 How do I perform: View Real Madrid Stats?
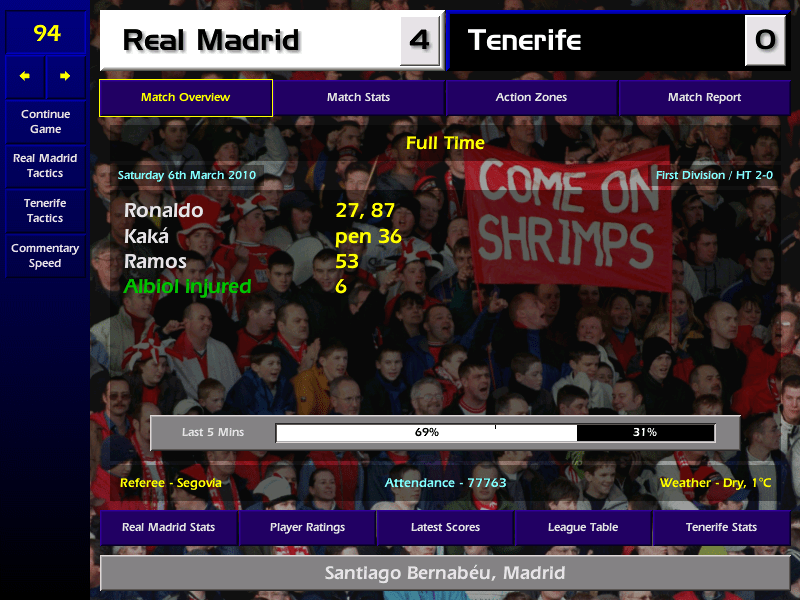tap(168, 527)
